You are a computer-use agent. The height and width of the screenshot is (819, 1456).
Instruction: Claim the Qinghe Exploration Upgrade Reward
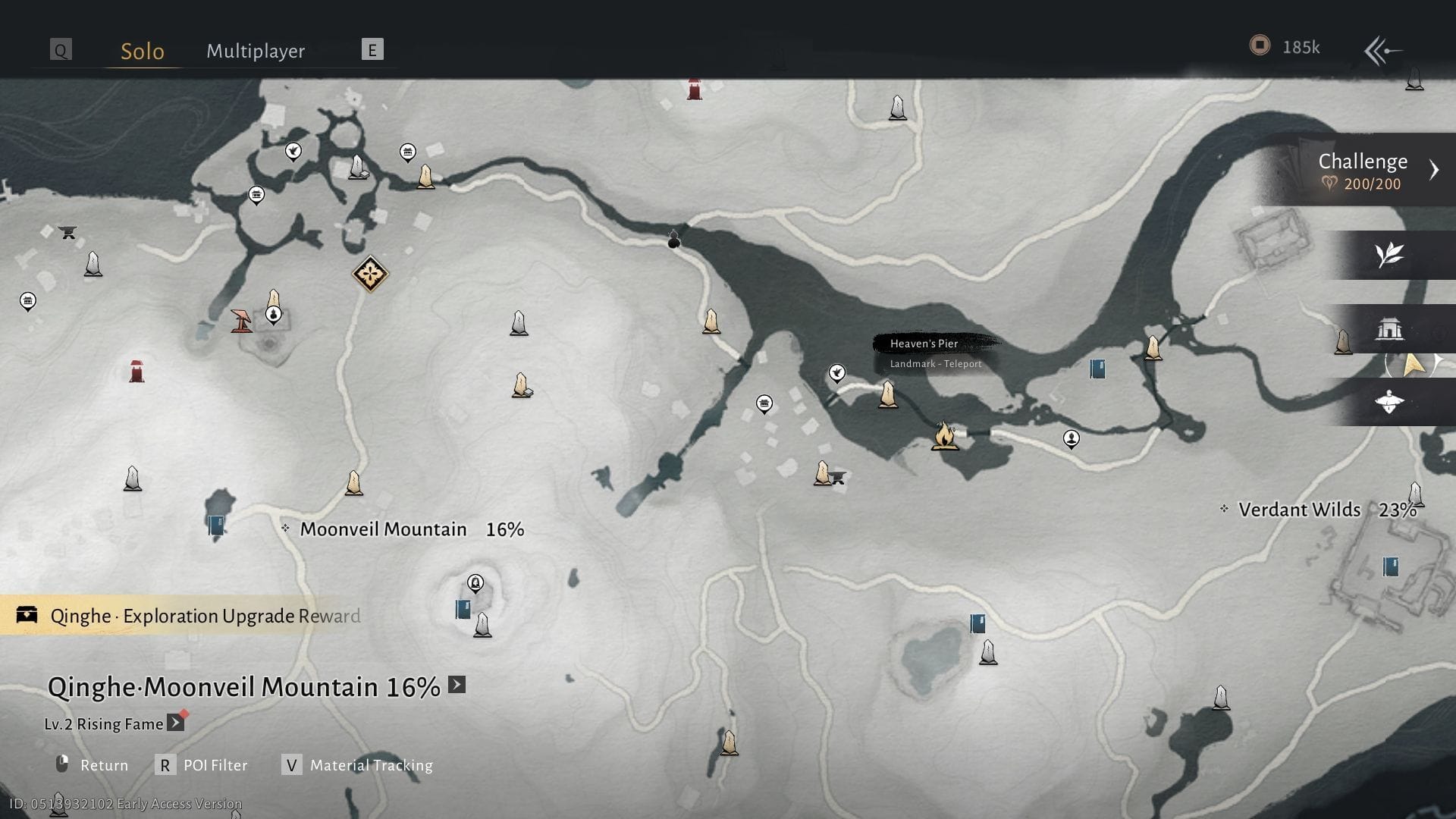[190, 615]
